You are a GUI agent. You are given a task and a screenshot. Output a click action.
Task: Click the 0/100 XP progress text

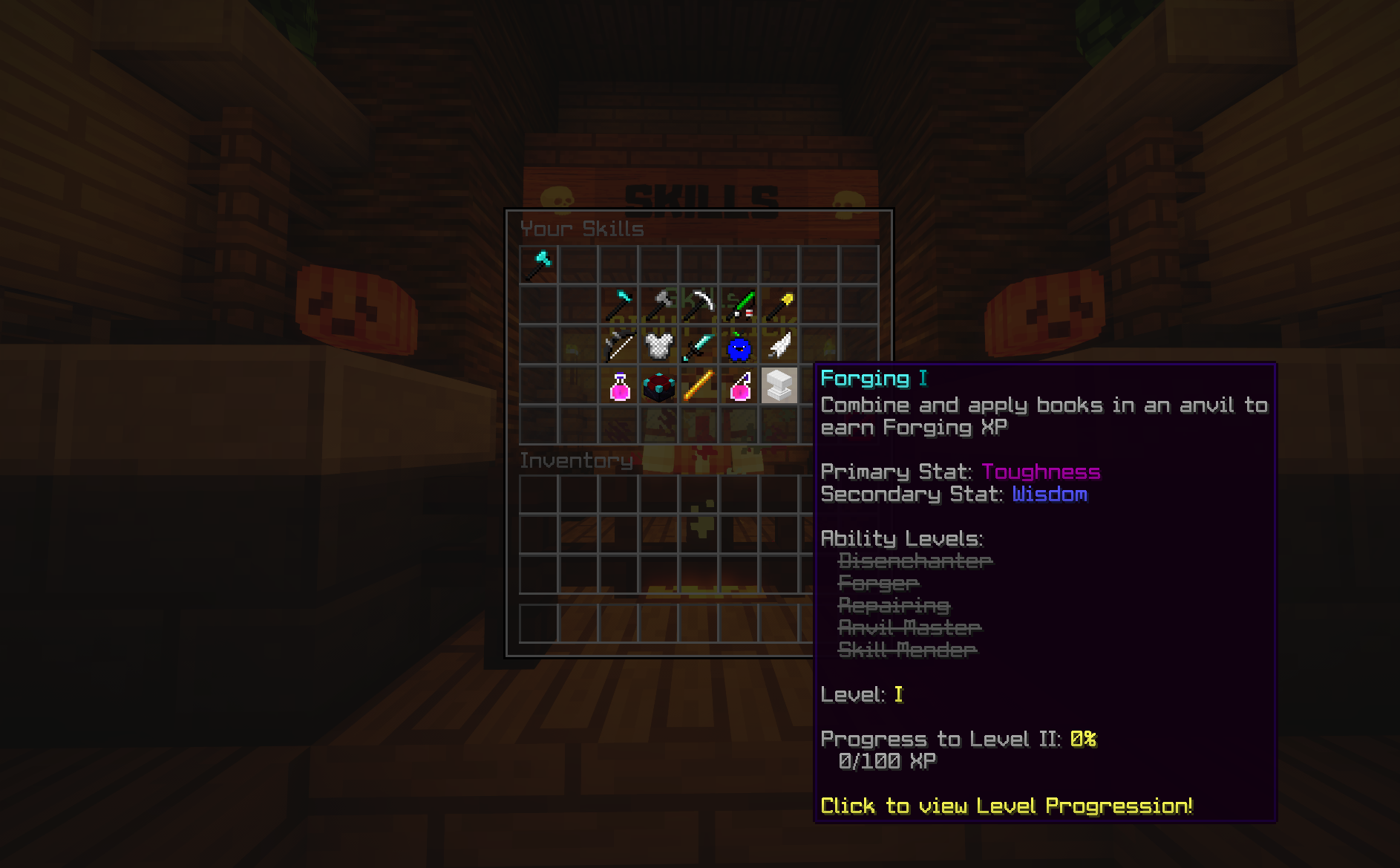pyautogui.click(x=888, y=760)
